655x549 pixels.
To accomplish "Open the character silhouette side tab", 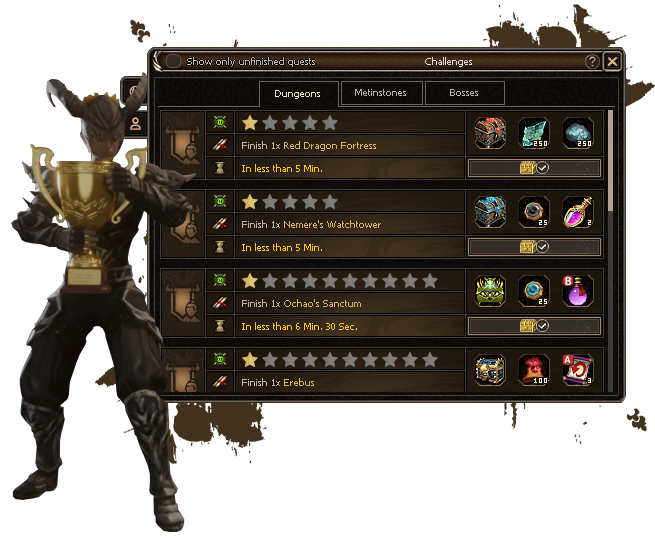I will pos(135,124).
